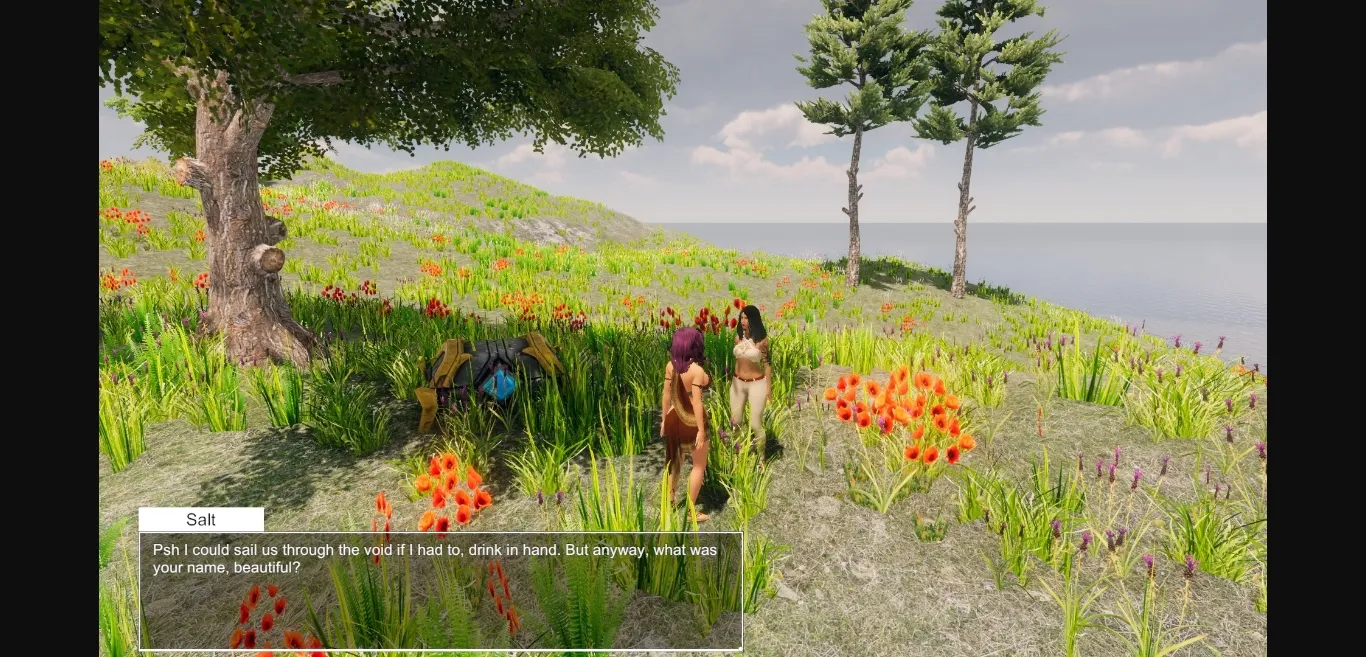Advance Salt's dialogue text box
Viewport: 1366px width, 657px height.
(440, 590)
